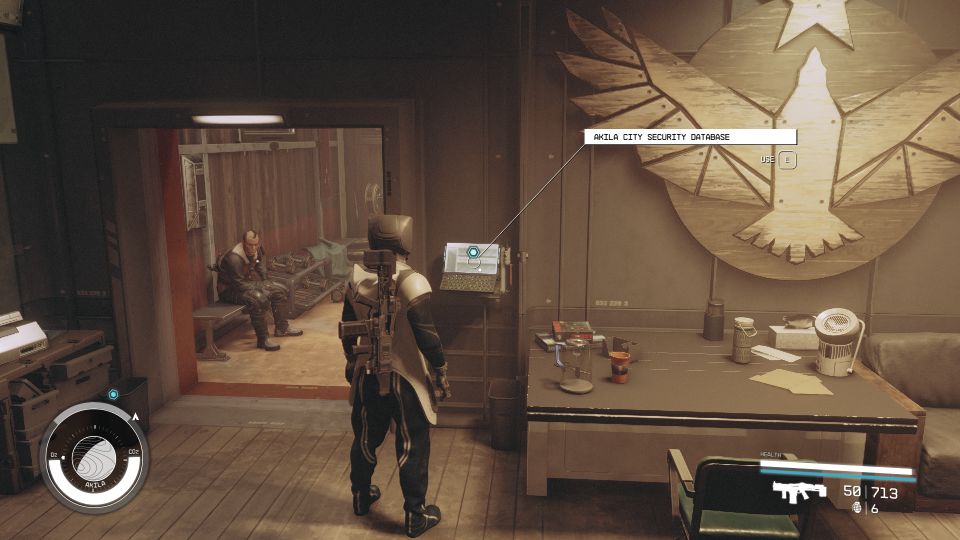Select the equipped rifle weapon icon

point(800,491)
